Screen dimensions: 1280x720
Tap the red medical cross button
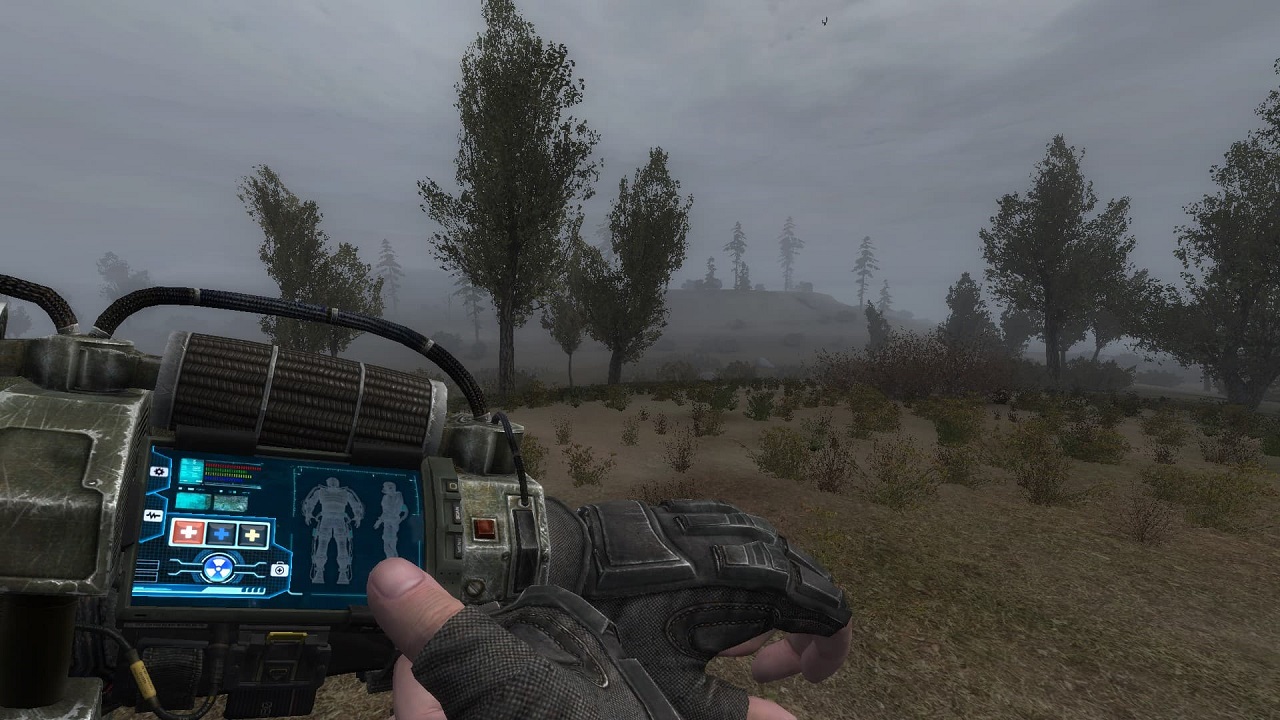(188, 532)
